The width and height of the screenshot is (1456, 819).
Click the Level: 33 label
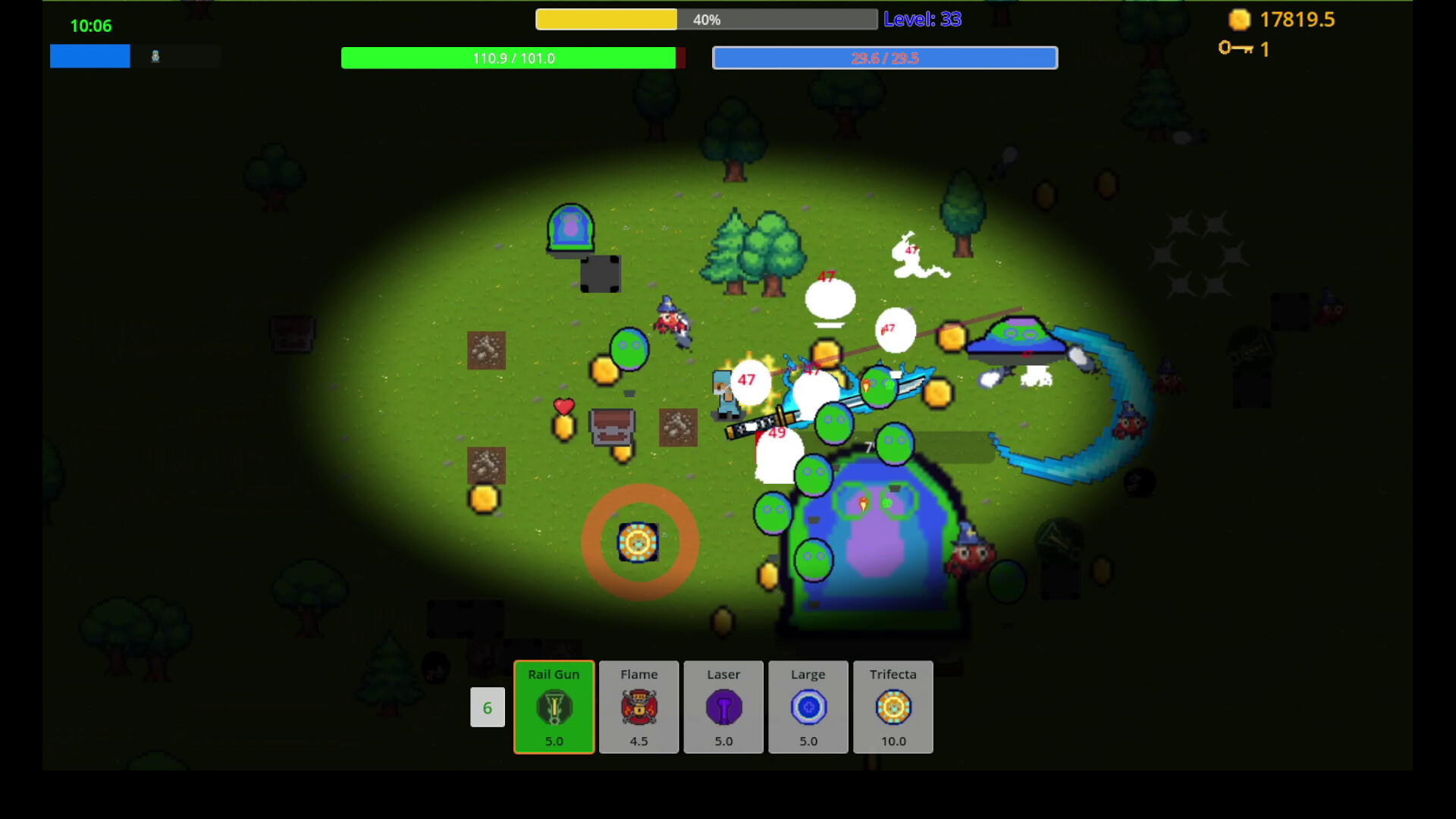[922, 20]
